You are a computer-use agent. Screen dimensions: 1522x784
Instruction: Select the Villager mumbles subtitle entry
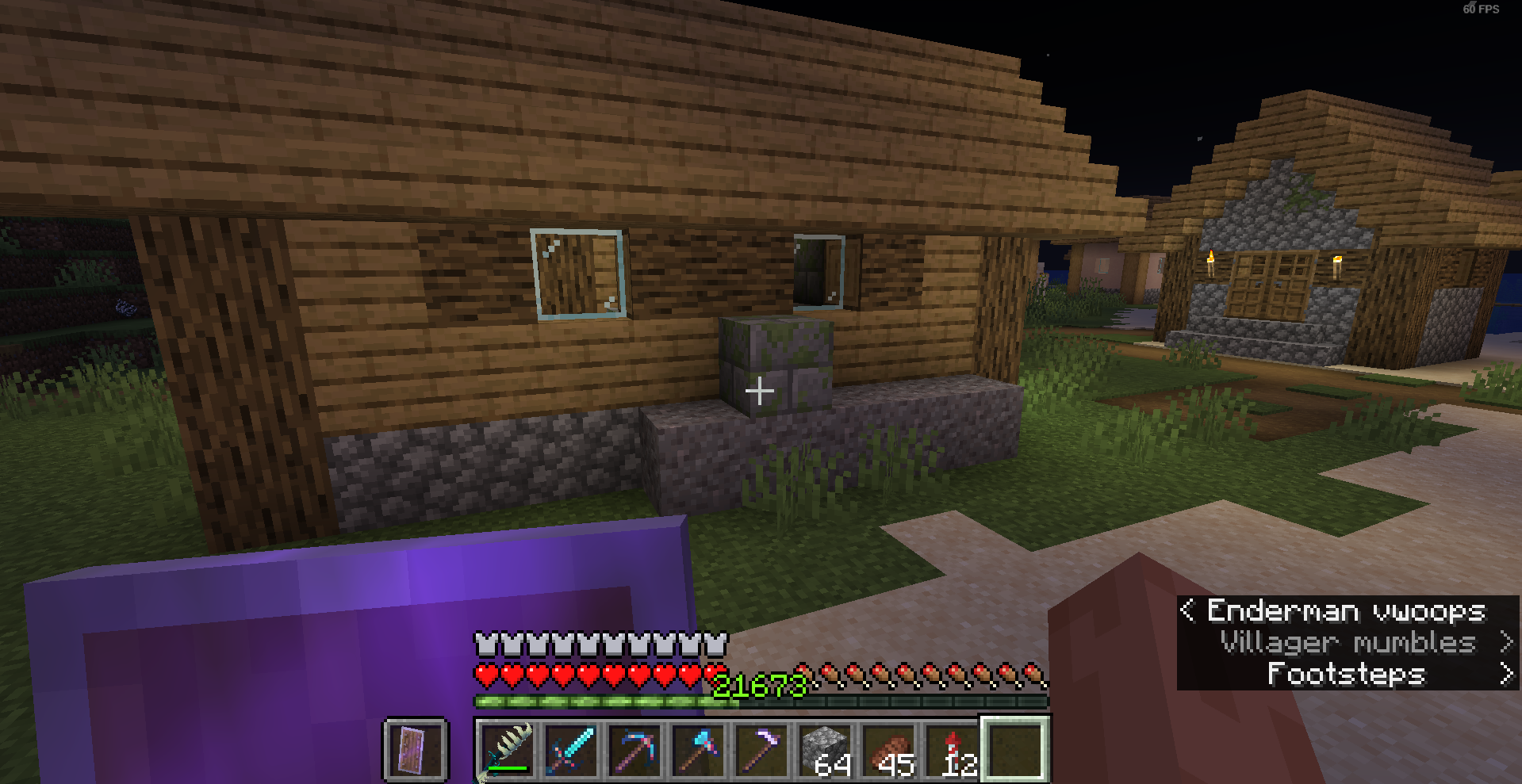[x=1346, y=643]
